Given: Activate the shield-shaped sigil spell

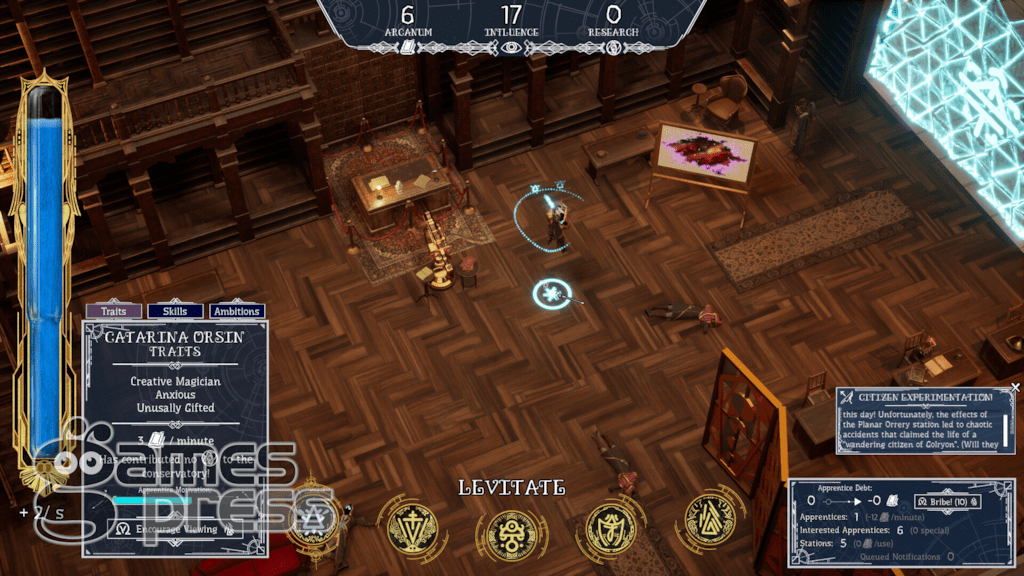Looking at the screenshot, I should tap(610, 524).
